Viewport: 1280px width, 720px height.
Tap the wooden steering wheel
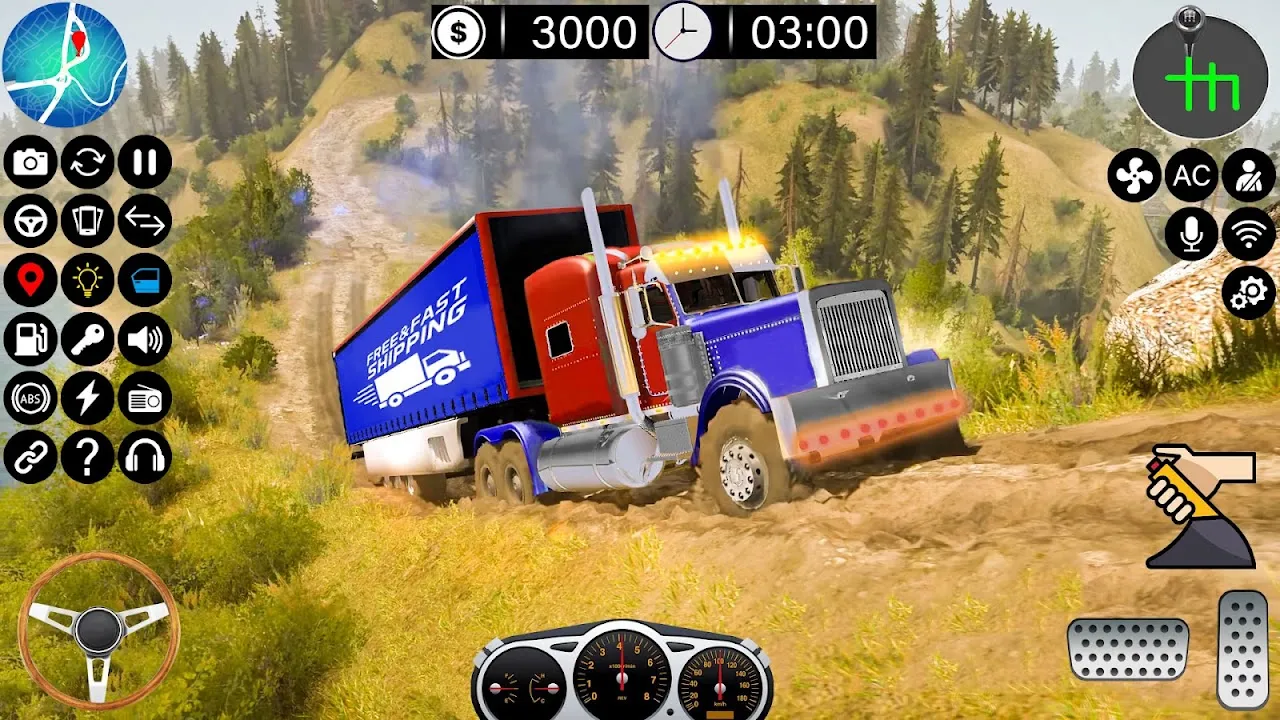98,630
